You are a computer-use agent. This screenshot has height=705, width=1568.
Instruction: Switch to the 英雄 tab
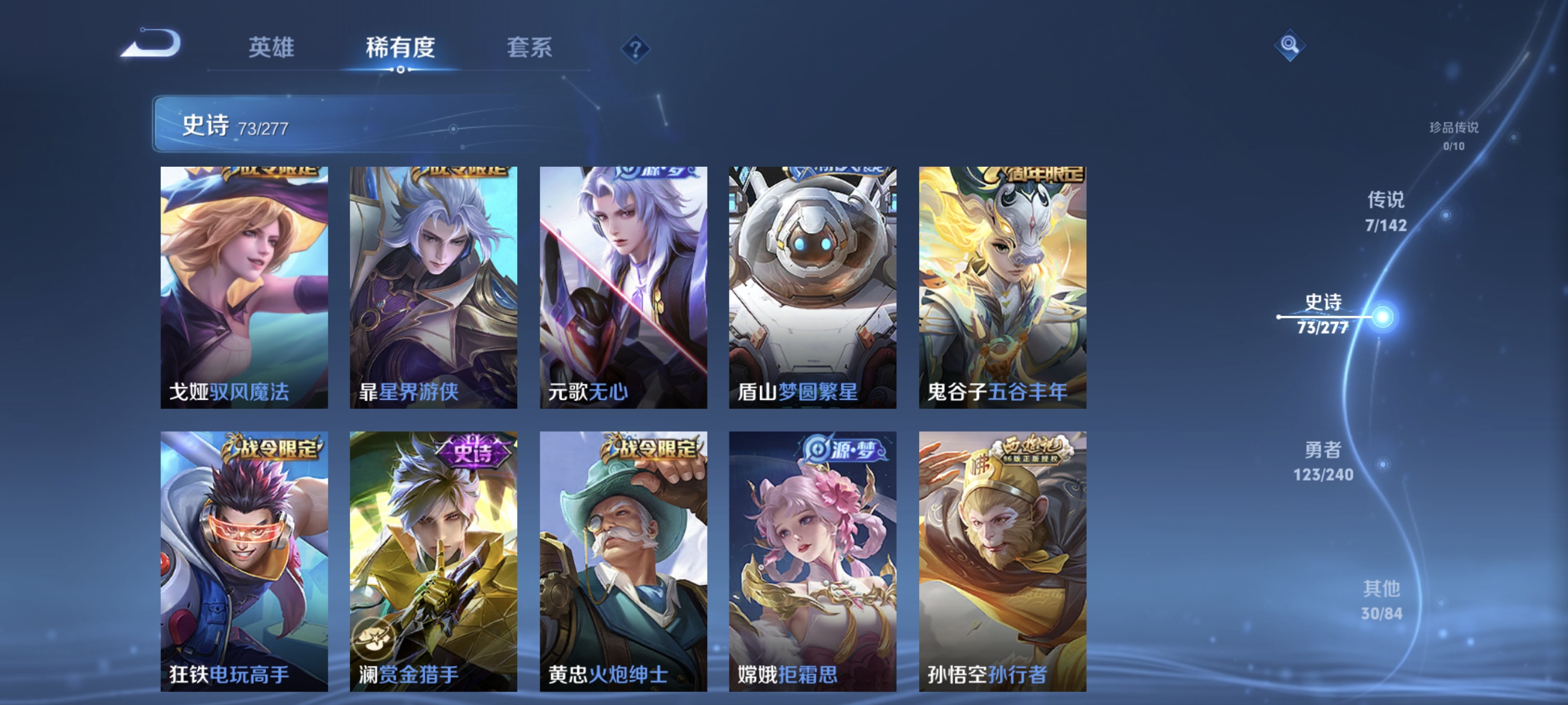pyautogui.click(x=271, y=49)
